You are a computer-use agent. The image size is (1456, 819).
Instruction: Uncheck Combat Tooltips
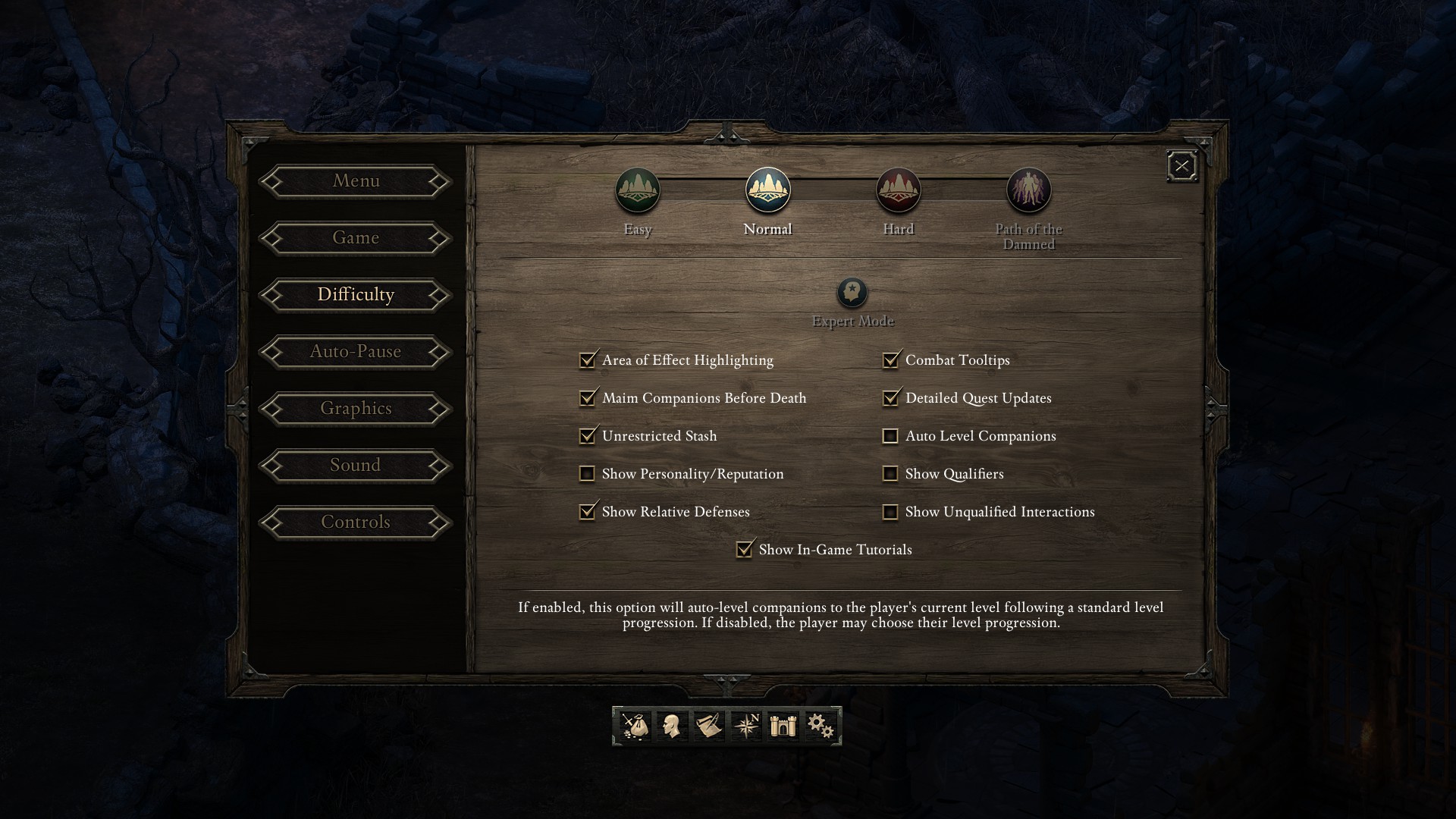[891, 360]
